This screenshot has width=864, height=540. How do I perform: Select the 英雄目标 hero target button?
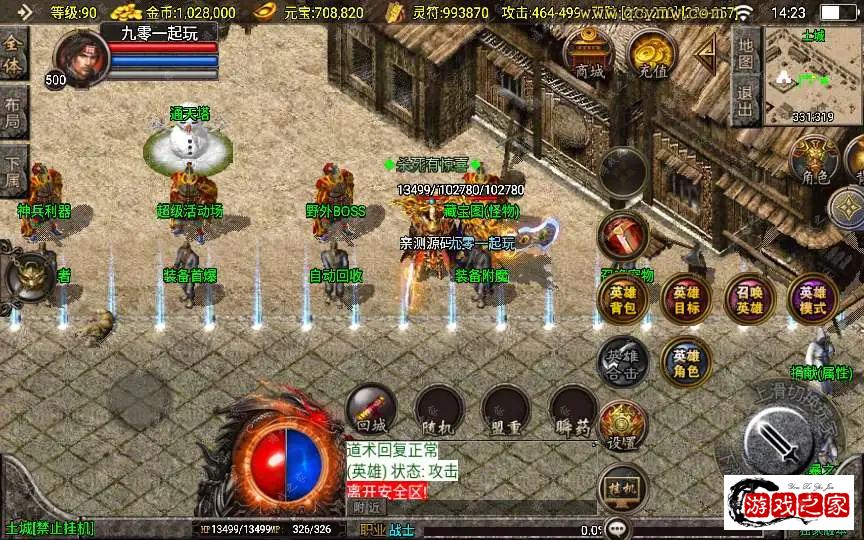[x=686, y=299]
